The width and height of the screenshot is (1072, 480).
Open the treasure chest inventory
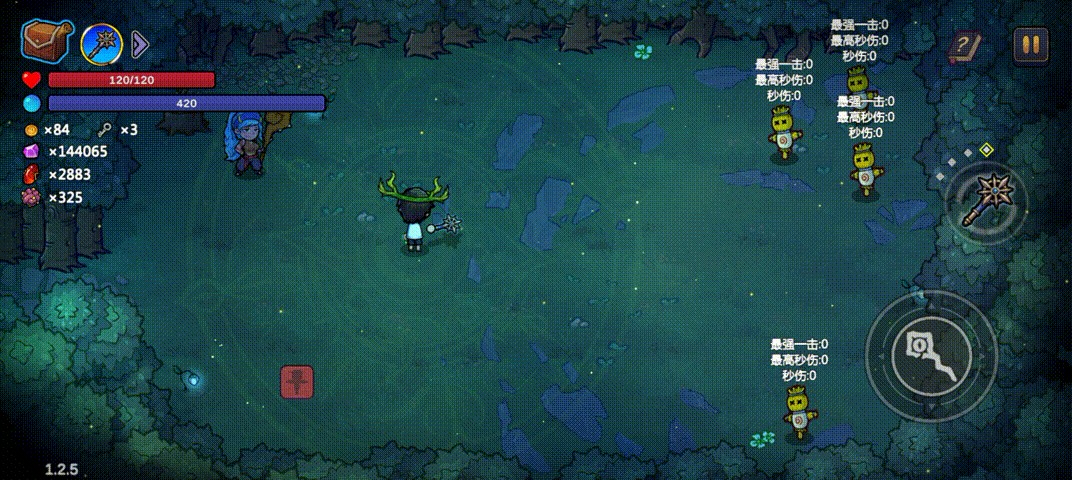pyautogui.click(x=47, y=42)
